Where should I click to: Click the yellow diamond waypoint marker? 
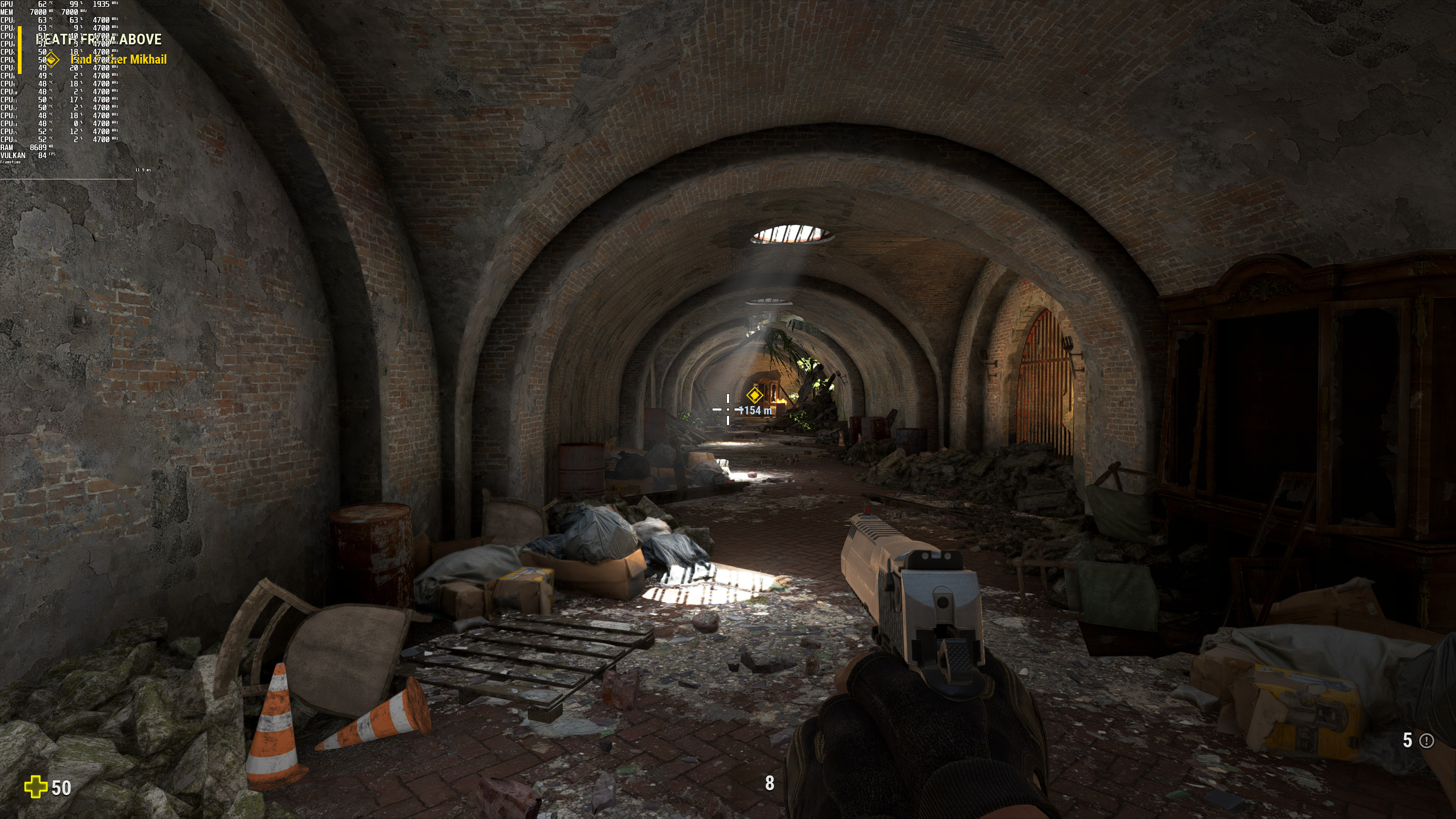coord(754,395)
